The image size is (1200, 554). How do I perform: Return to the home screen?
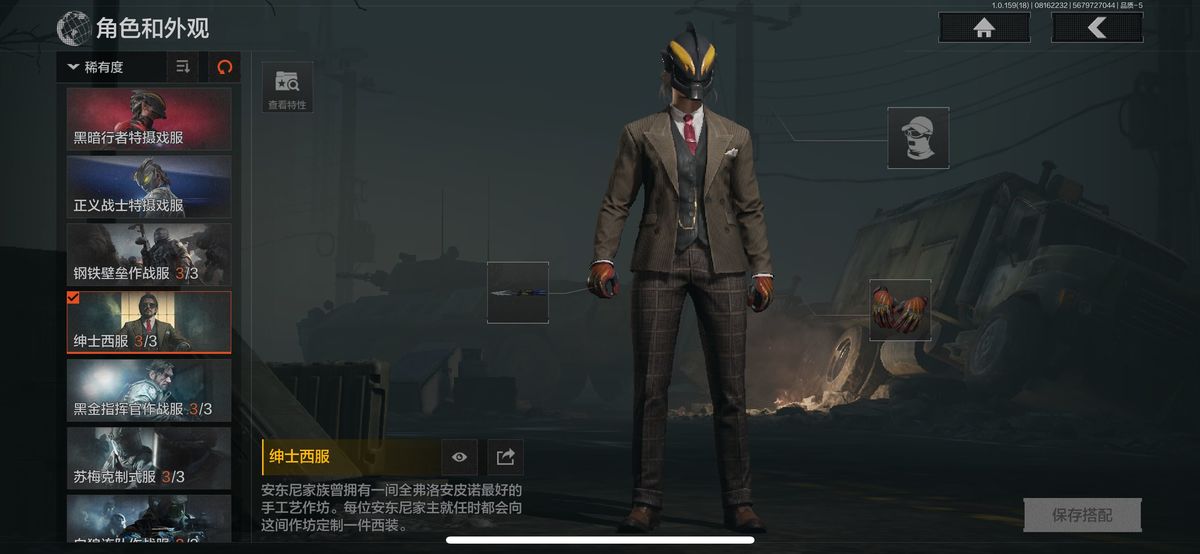[984, 28]
